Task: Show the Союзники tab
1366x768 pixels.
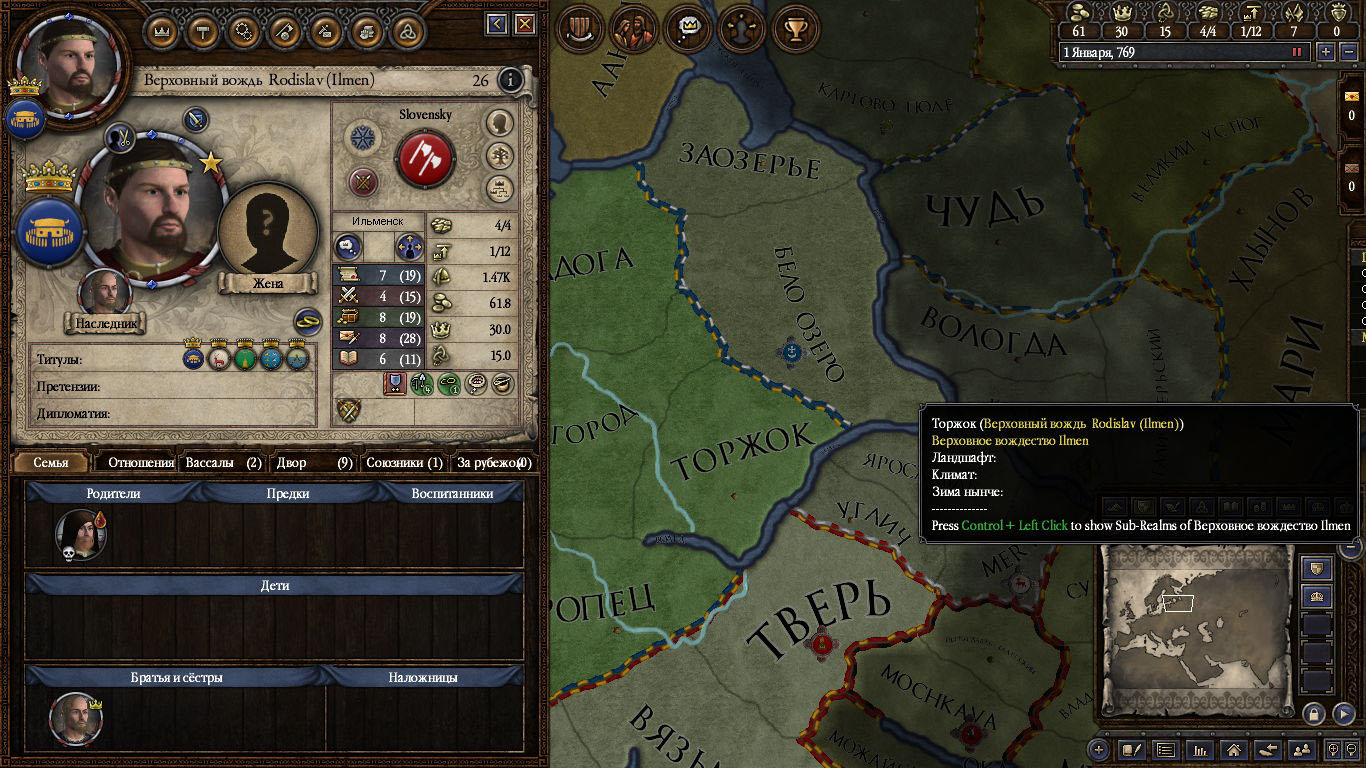Action: click(404, 462)
